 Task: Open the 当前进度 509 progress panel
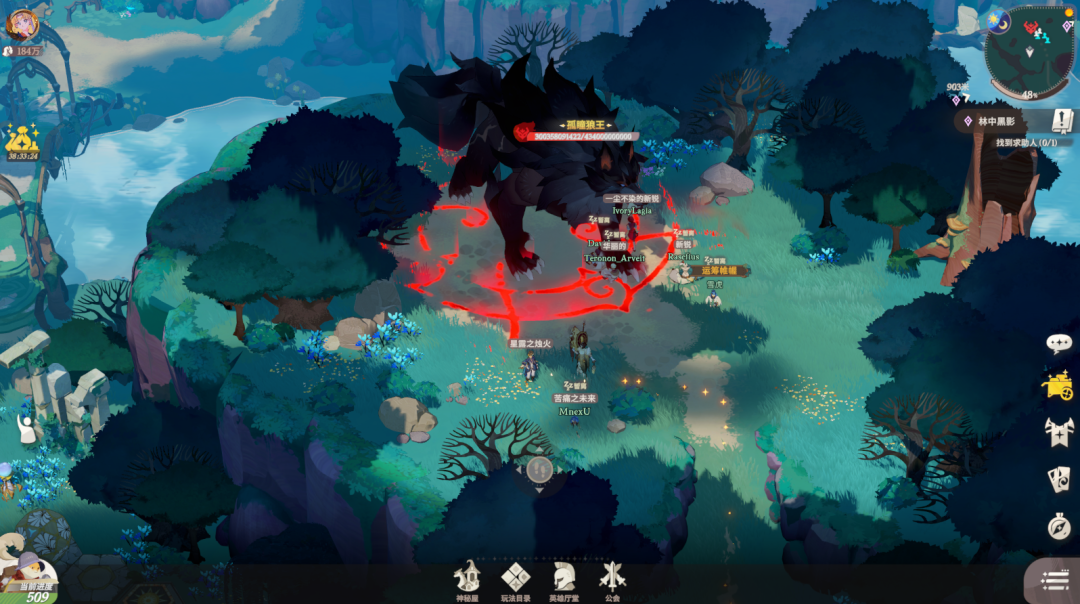pyautogui.click(x=30, y=578)
